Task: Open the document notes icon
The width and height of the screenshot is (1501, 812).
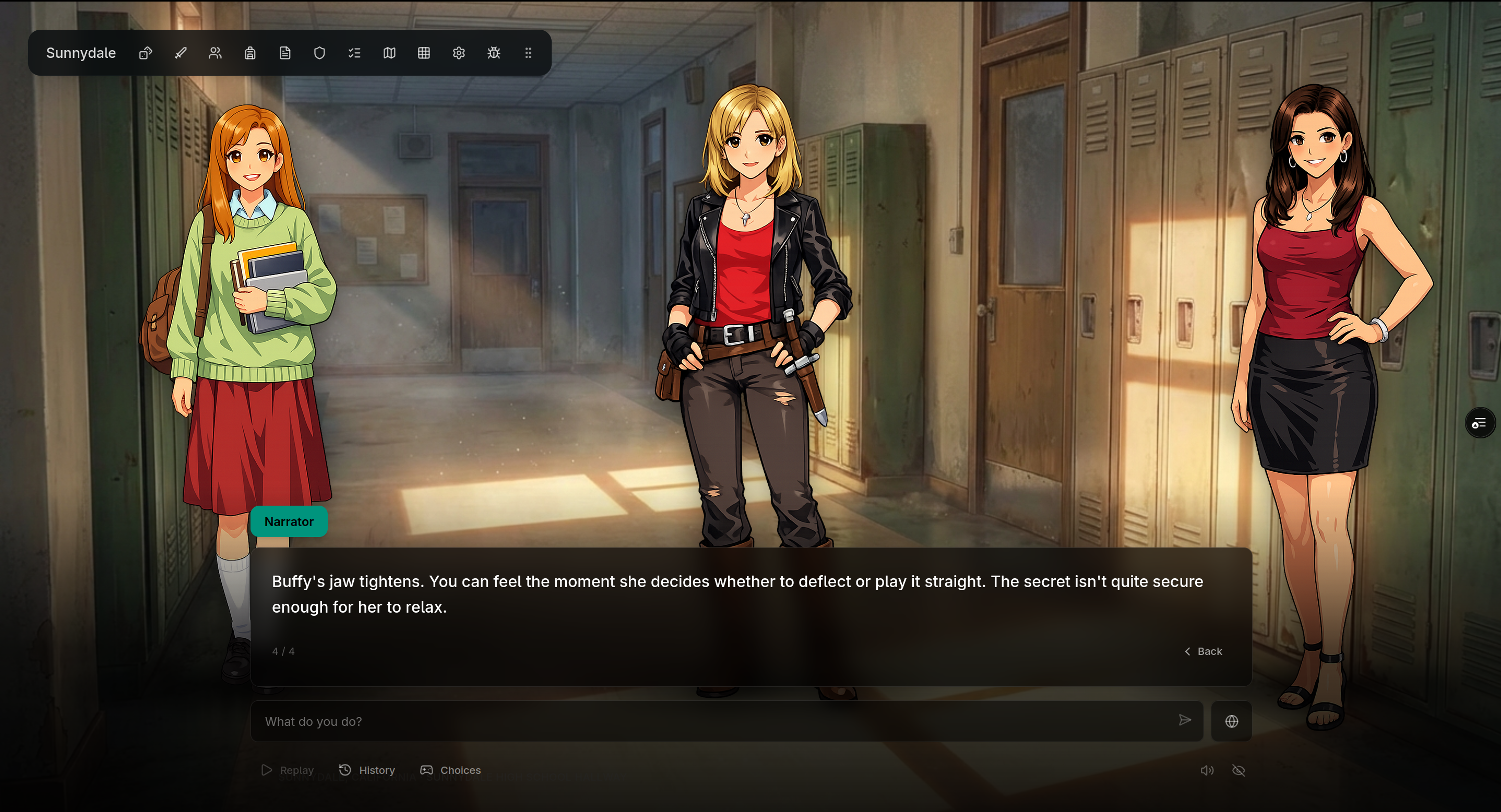Action: click(x=285, y=53)
